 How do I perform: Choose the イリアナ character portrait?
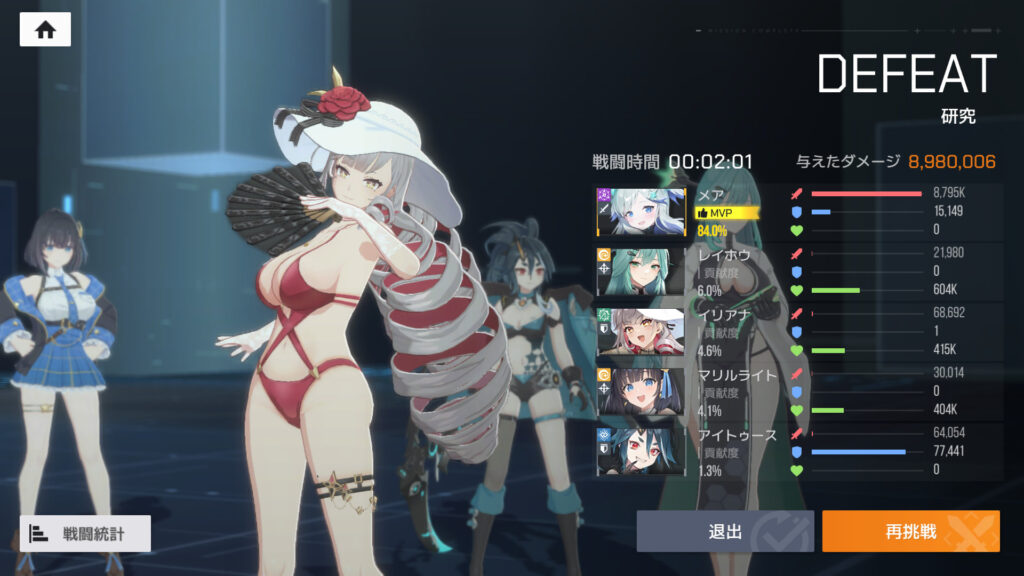(642, 332)
